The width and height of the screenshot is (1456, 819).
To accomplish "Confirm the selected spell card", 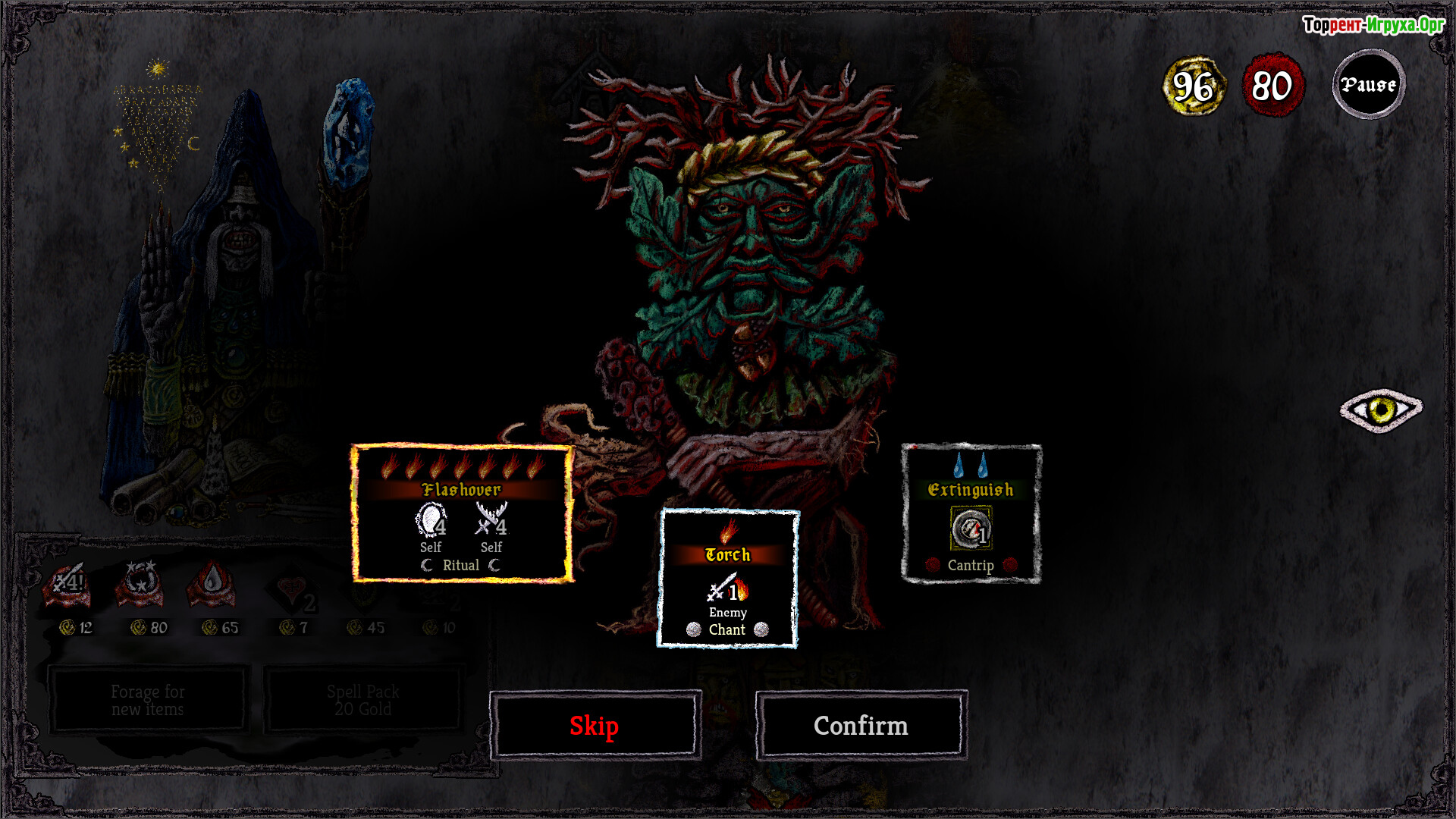I will point(861,726).
